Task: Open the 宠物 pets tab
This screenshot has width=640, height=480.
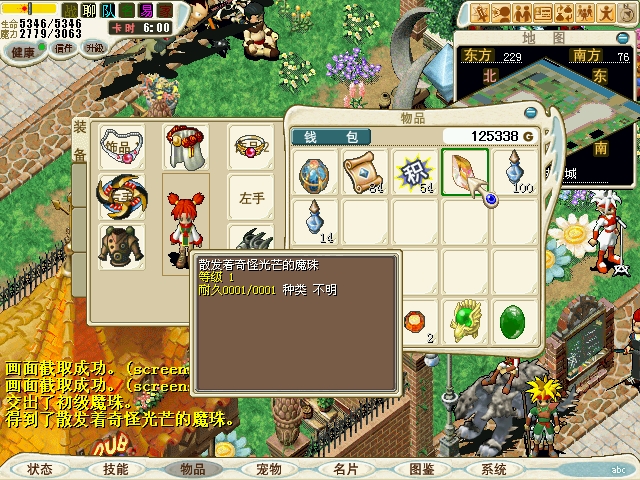Action: pyautogui.click(x=269, y=469)
